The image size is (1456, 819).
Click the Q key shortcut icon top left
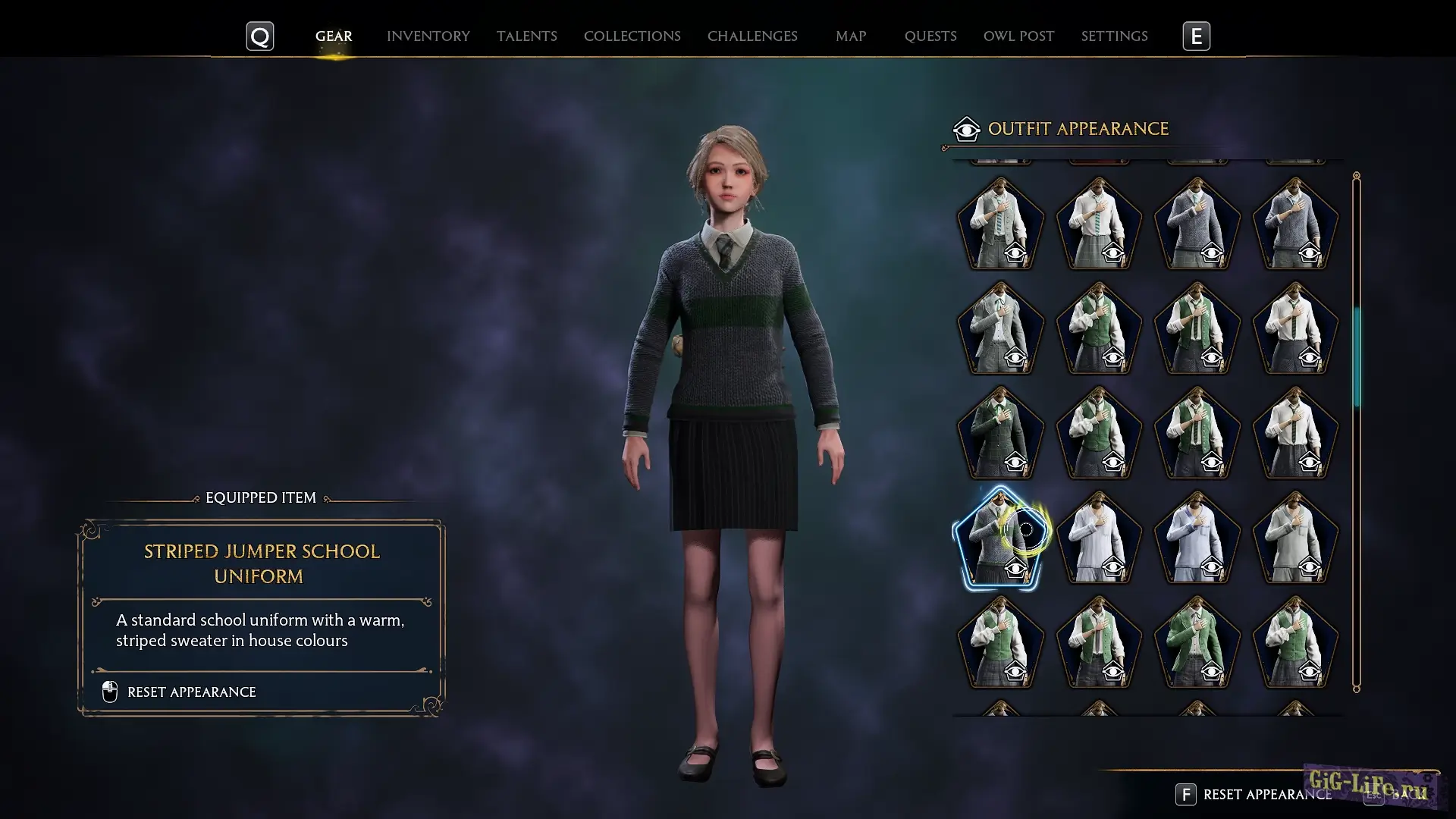pos(259,36)
